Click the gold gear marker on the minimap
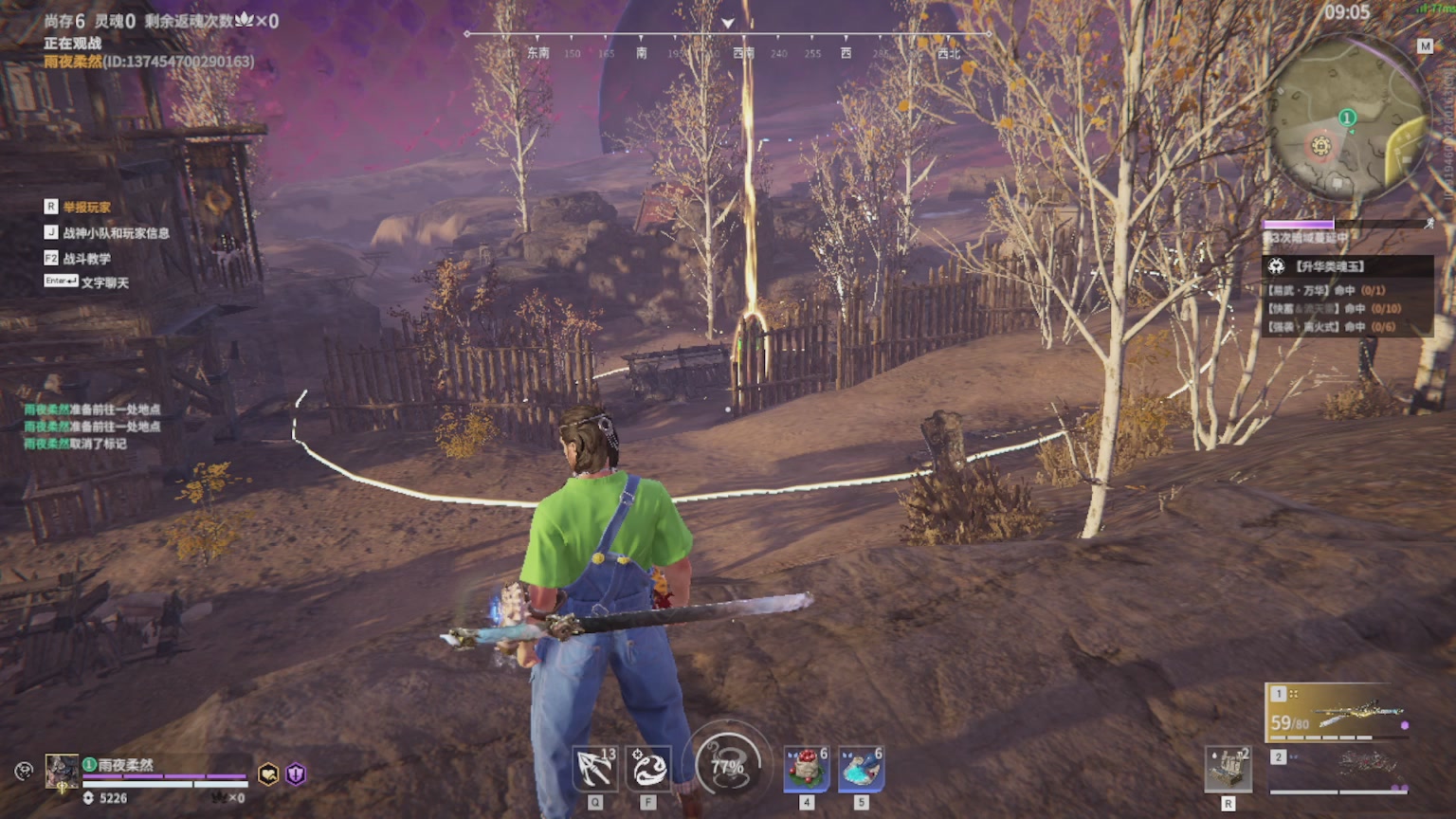Screen dimensions: 1456x819 [x=1320, y=146]
